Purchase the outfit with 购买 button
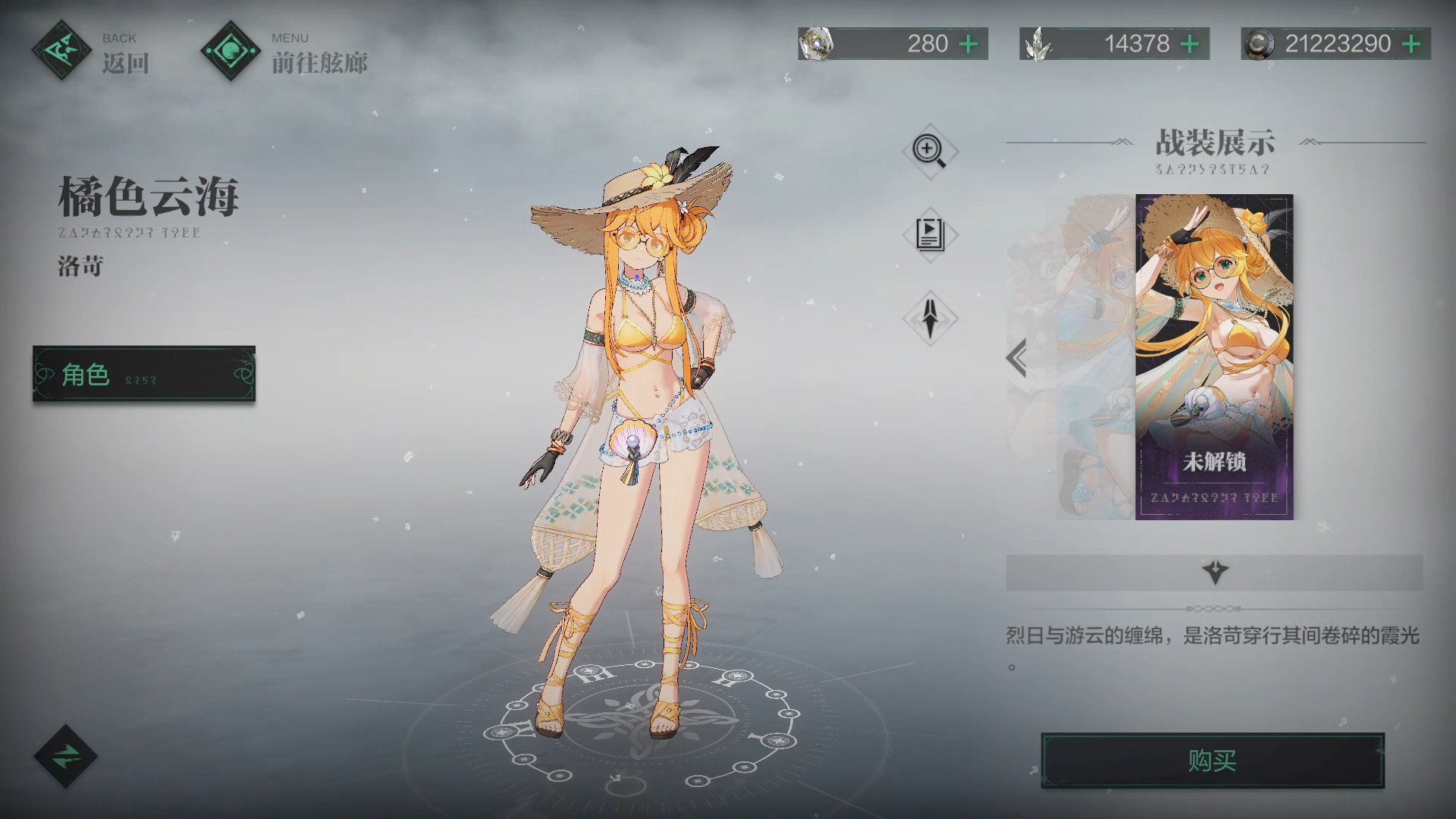Screen dimensions: 1456x819 tap(1212, 760)
